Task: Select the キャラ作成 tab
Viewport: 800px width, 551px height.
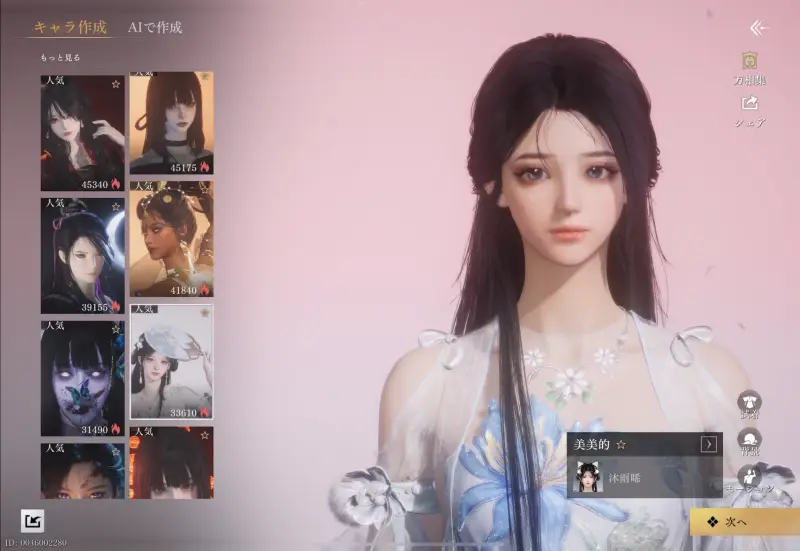Action: [x=70, y=27]
